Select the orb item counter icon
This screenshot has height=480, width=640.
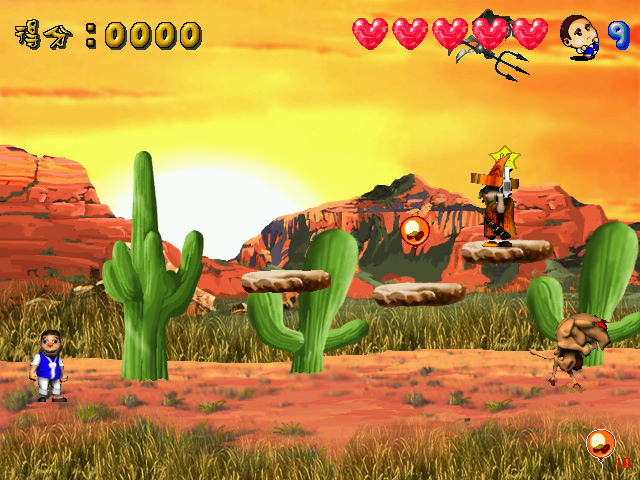pos(600,441)
